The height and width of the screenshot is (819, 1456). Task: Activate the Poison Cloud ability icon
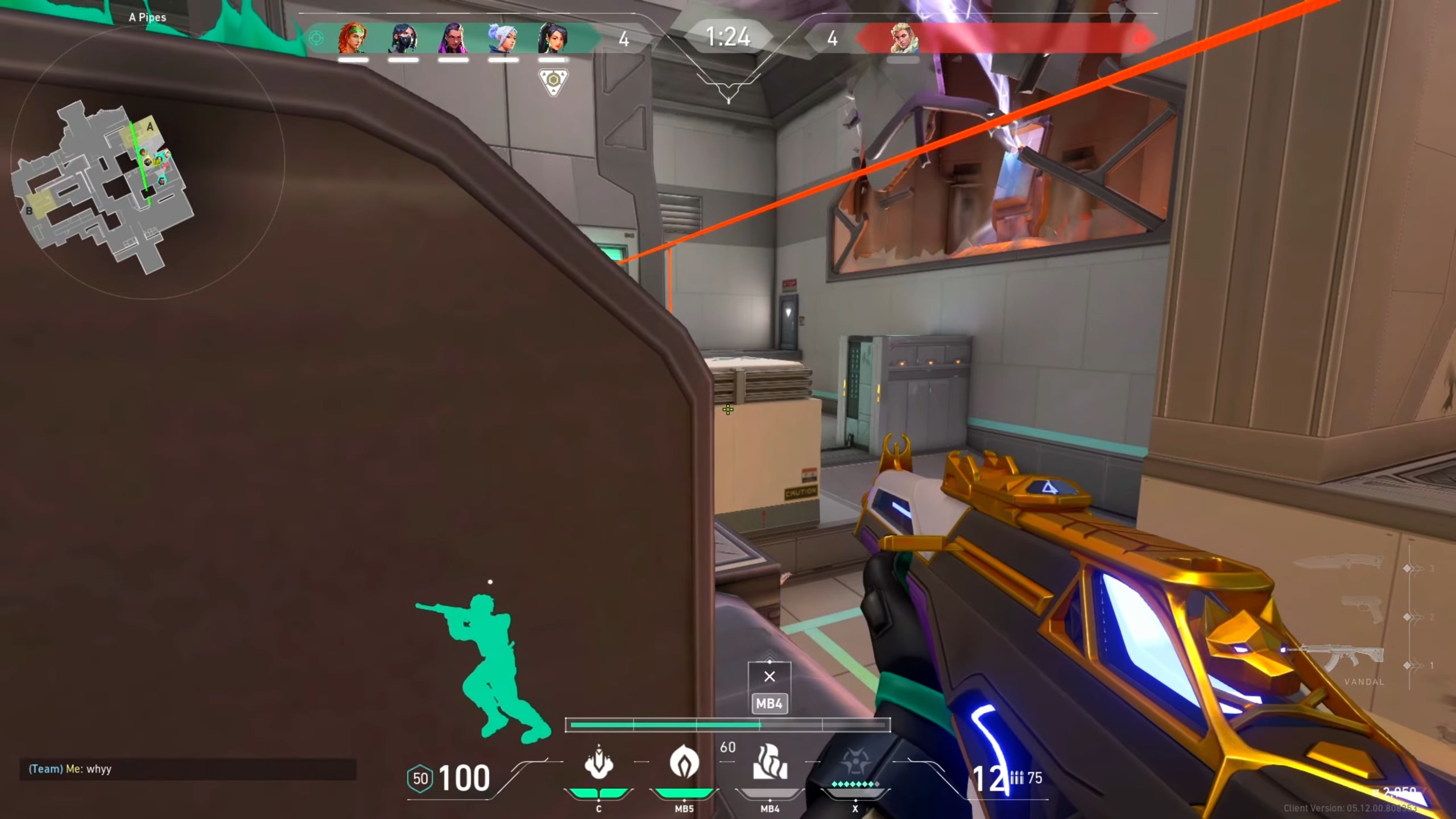[684, 763]
